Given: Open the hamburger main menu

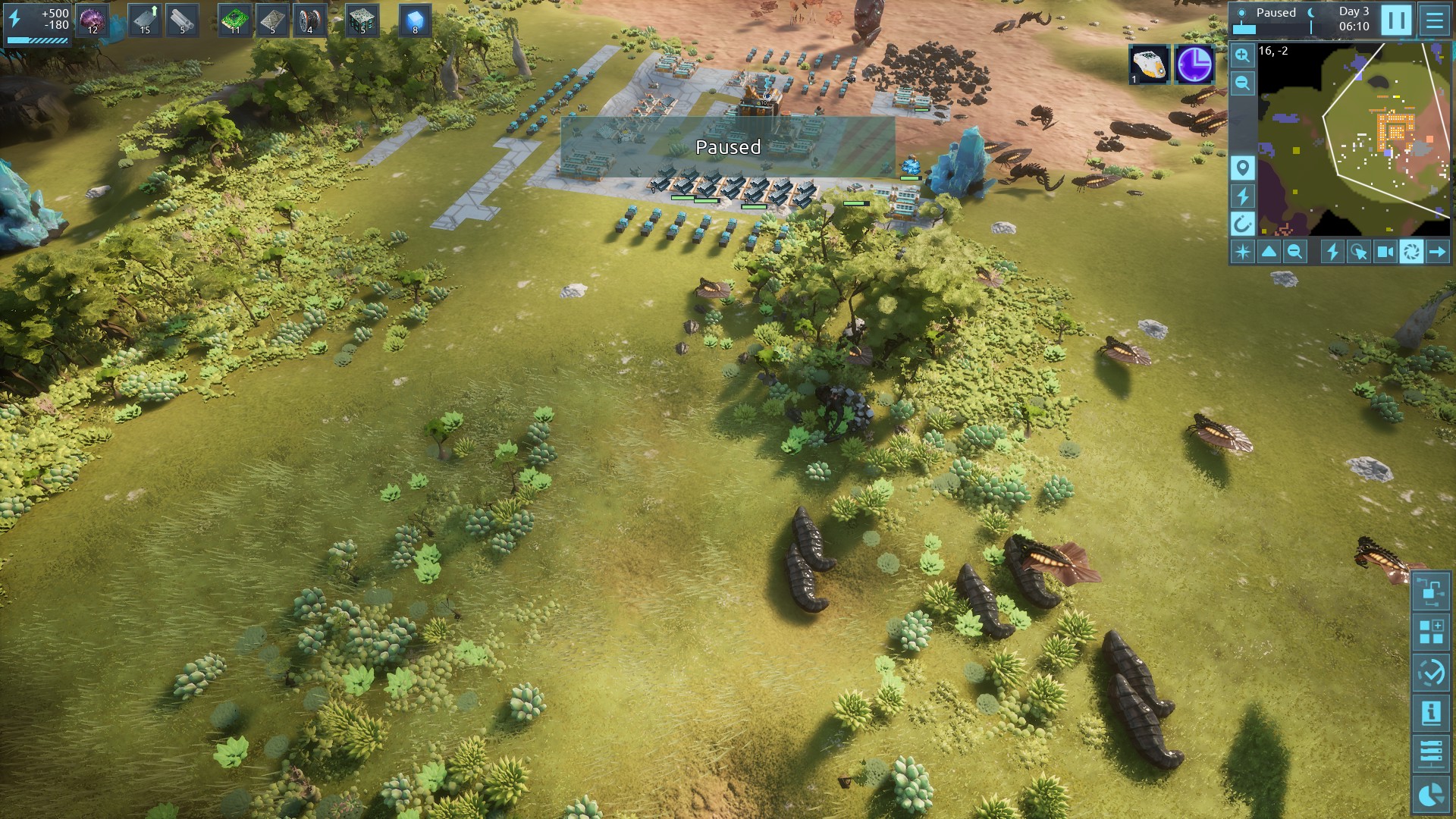Looking at the screenshot, I should click(1434, 20).
